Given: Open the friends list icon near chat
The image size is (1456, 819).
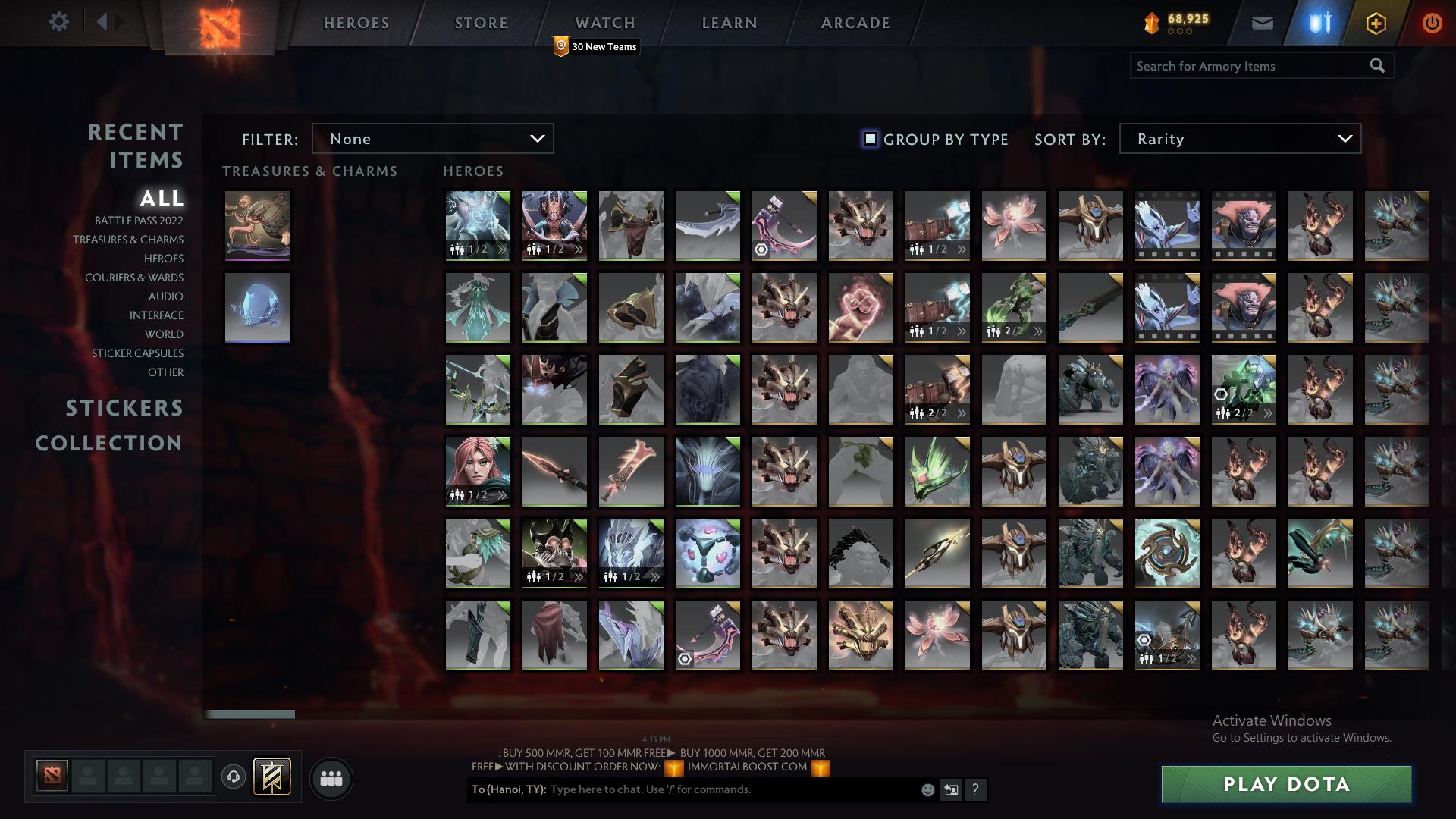Looking at the screenshot, I should (x=331, y=777).
